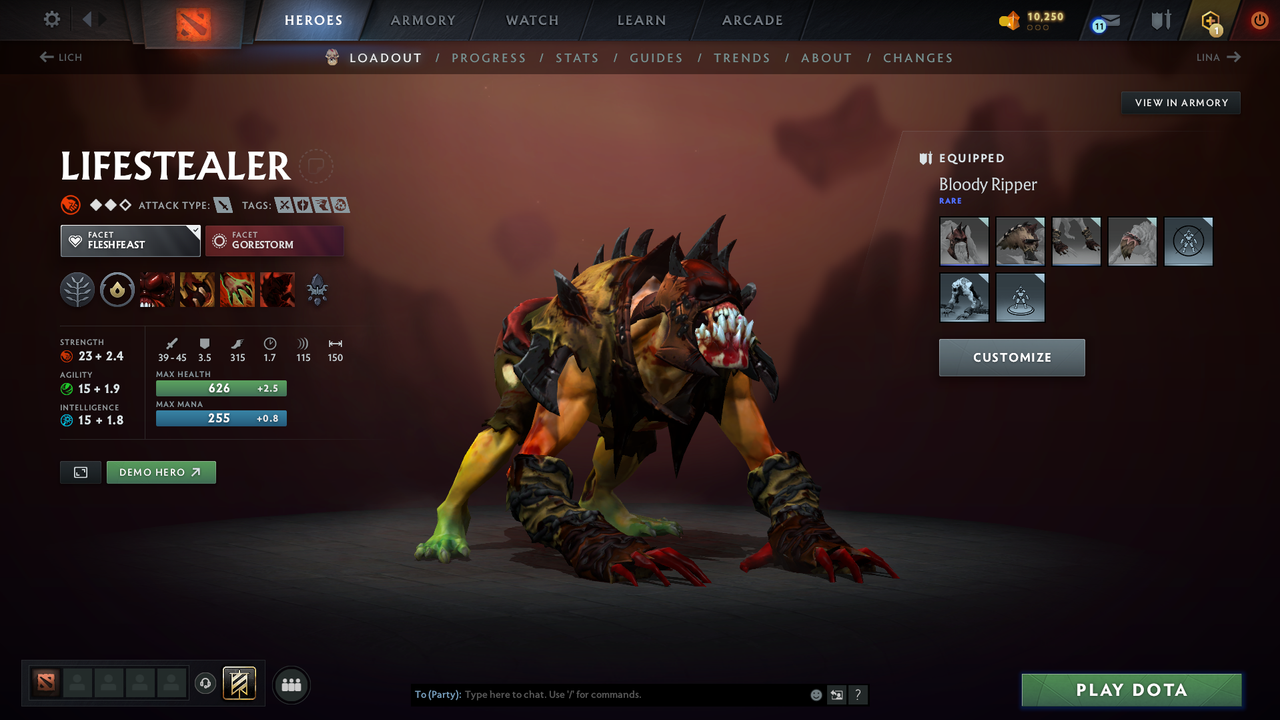The width and height of the screenshot is (1280, 720).
Task: Open the friends list people icon
Action: (x=290, y=684)
